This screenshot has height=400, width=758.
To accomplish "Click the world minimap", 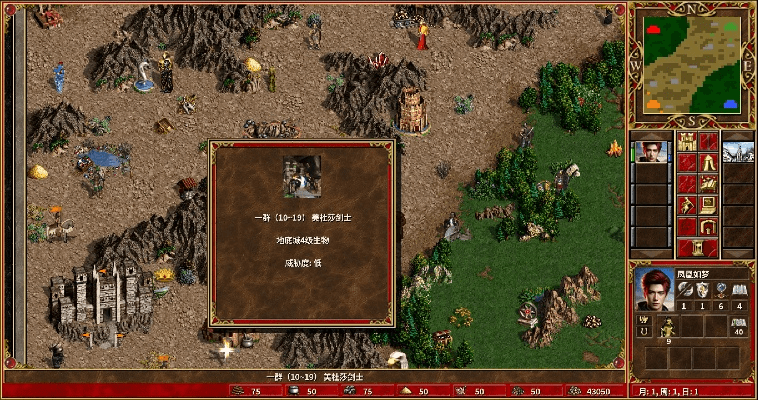I will [x=693, y=65].
